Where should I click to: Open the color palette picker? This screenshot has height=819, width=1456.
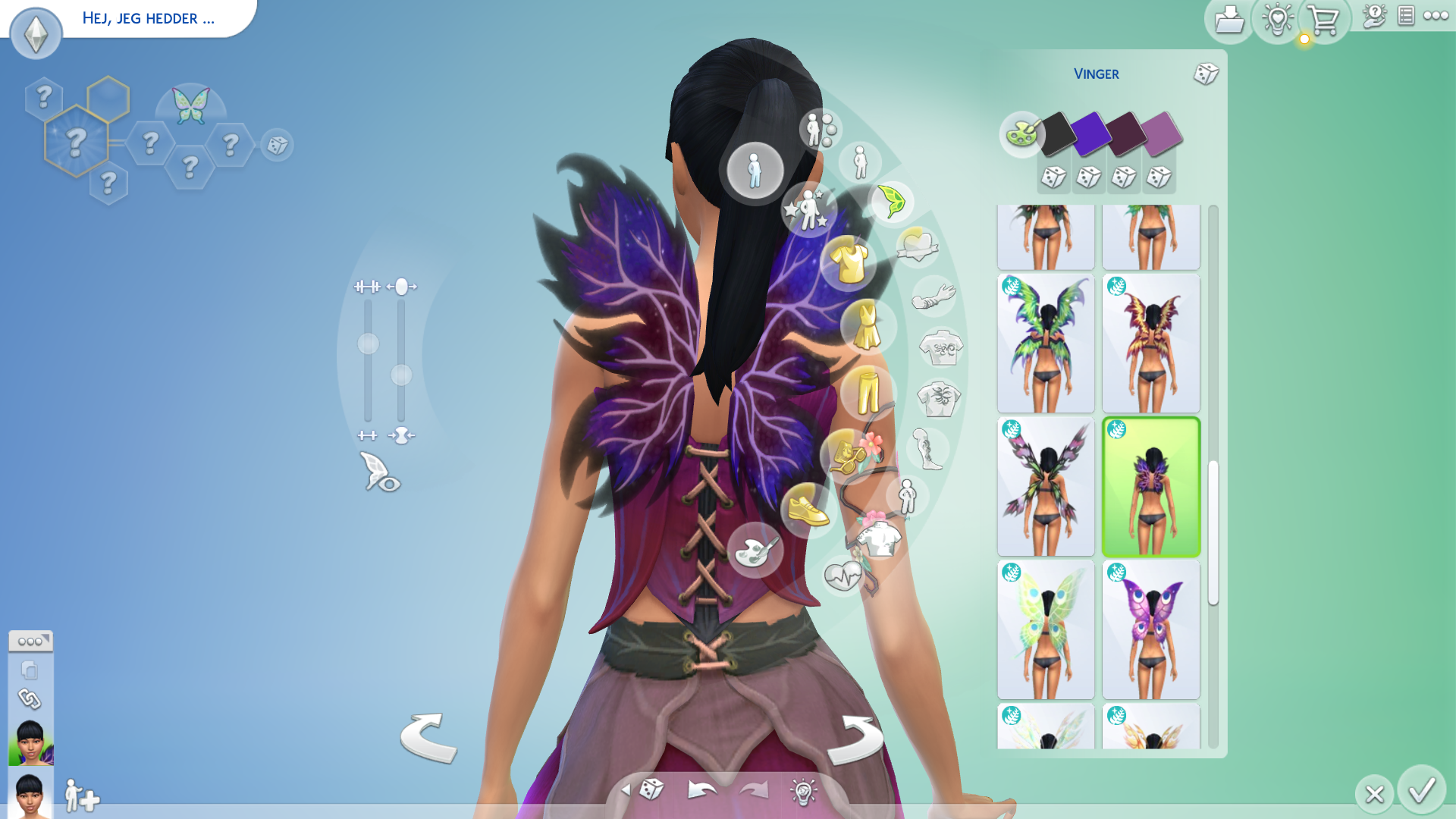[1021, 134]
